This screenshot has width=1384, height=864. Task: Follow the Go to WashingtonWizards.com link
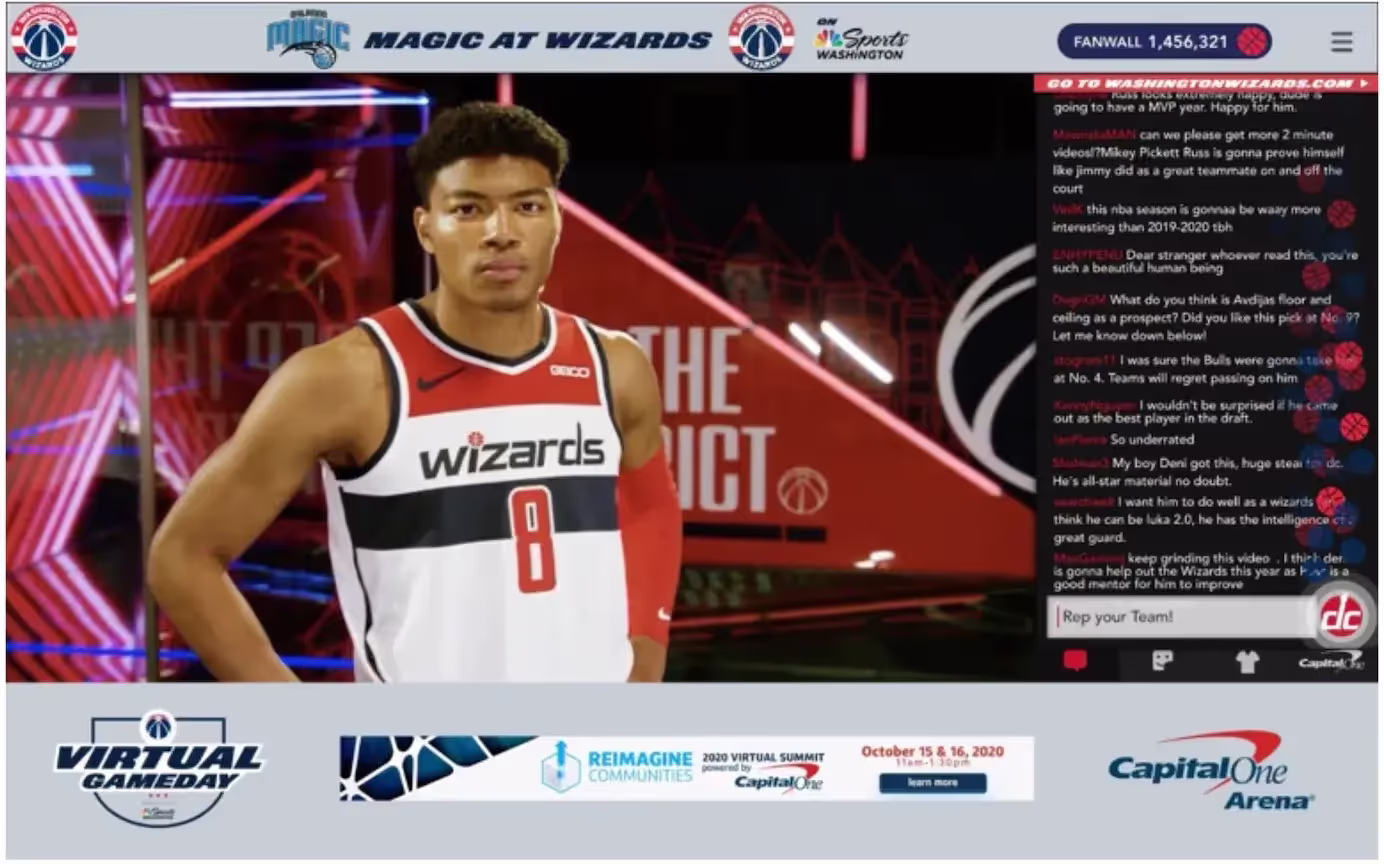point(1205,84)
